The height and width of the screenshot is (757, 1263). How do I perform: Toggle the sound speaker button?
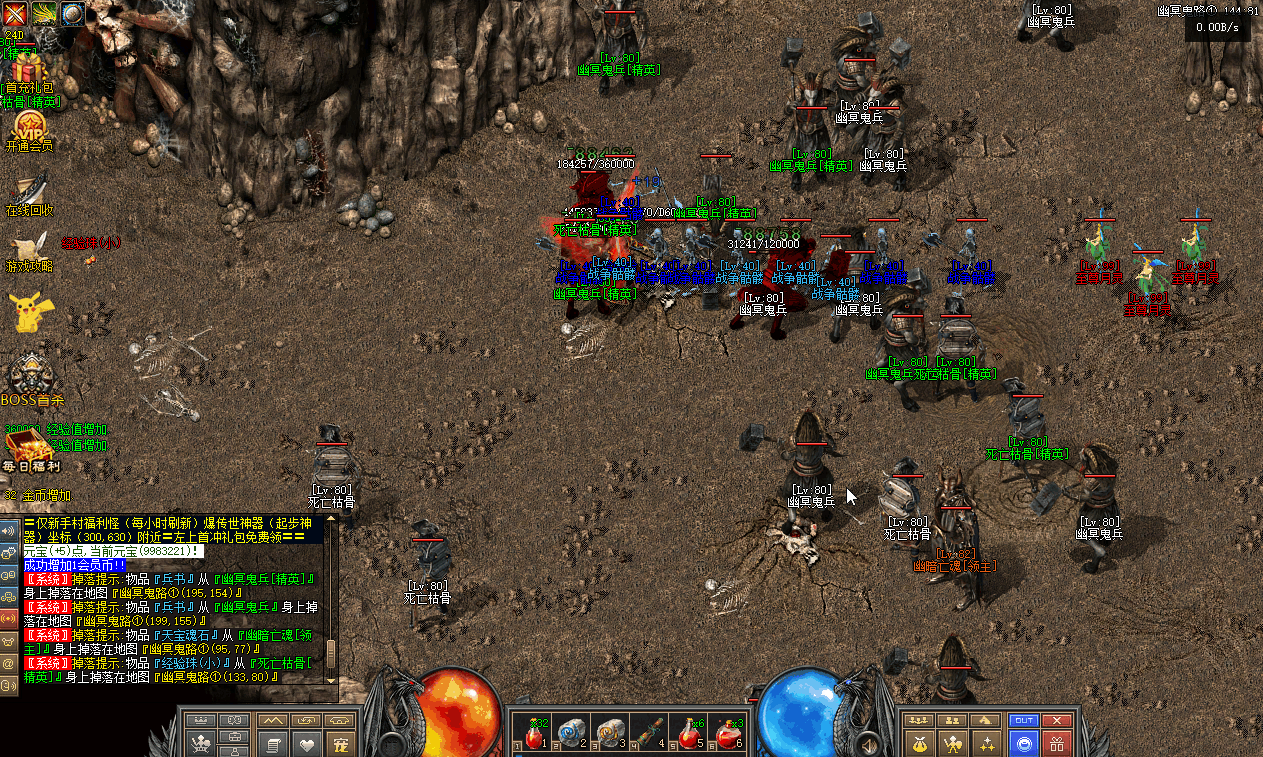coord(9,531)
